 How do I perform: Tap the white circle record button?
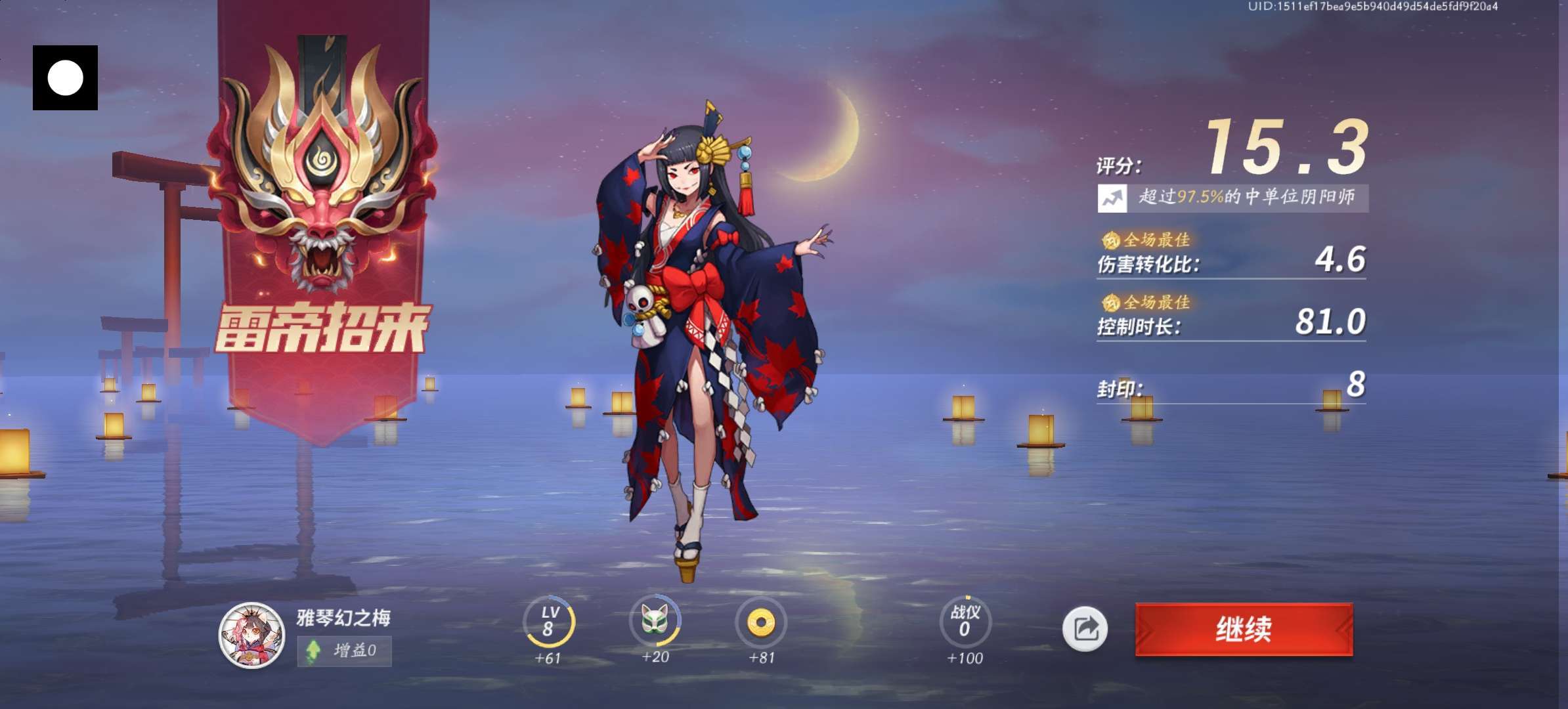click(x=66, y=78)
